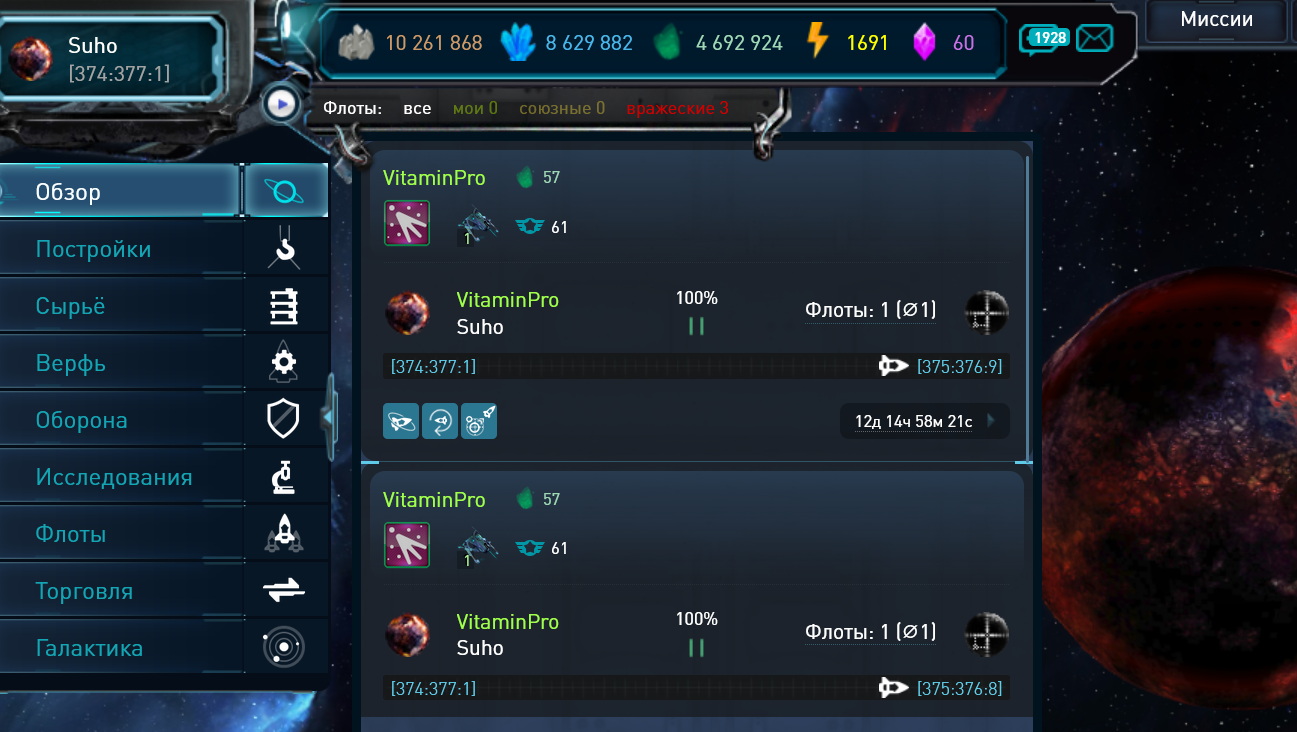
Task: Open Исследования research menu
Action: pyautogui.click(x=120, y=477)
